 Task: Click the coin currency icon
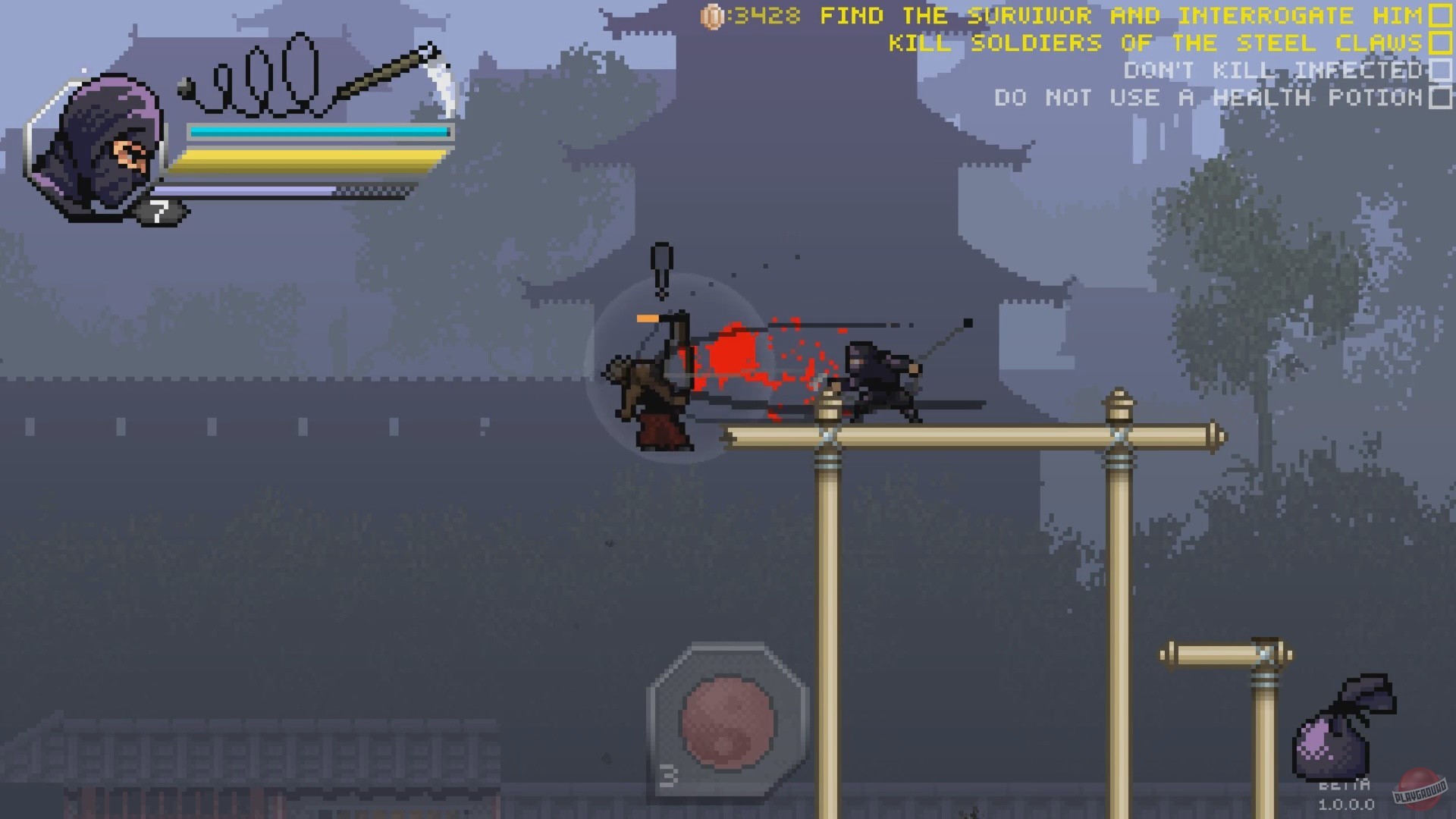(x=714, y=15)
